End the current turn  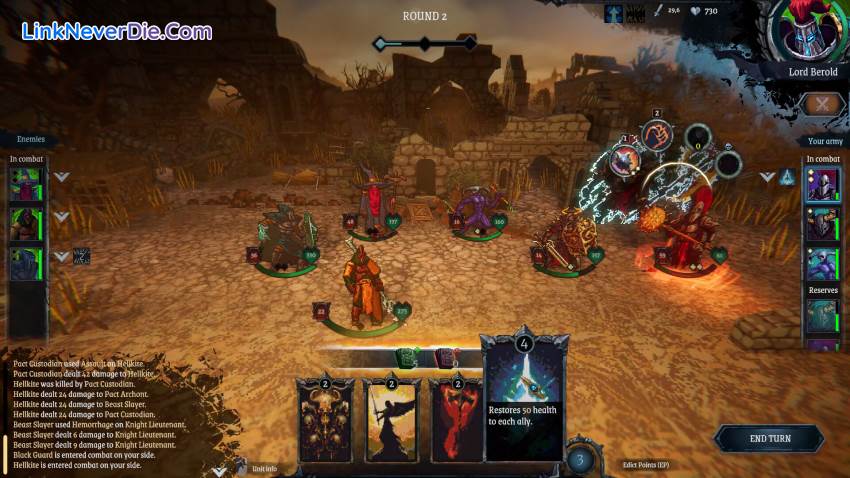[x=769, y=439]
